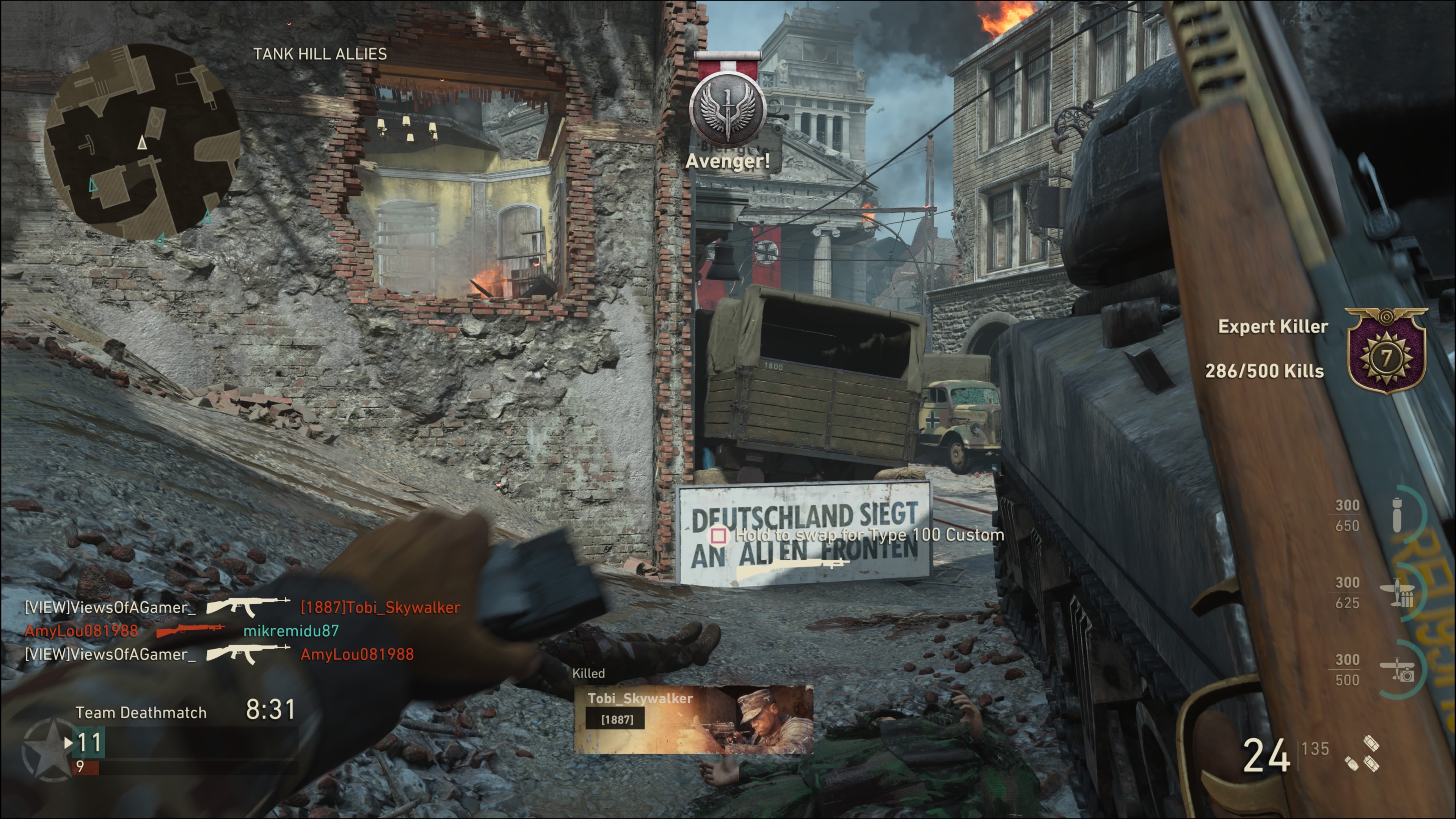Click the Allied star team emblem

click(47, 750)
